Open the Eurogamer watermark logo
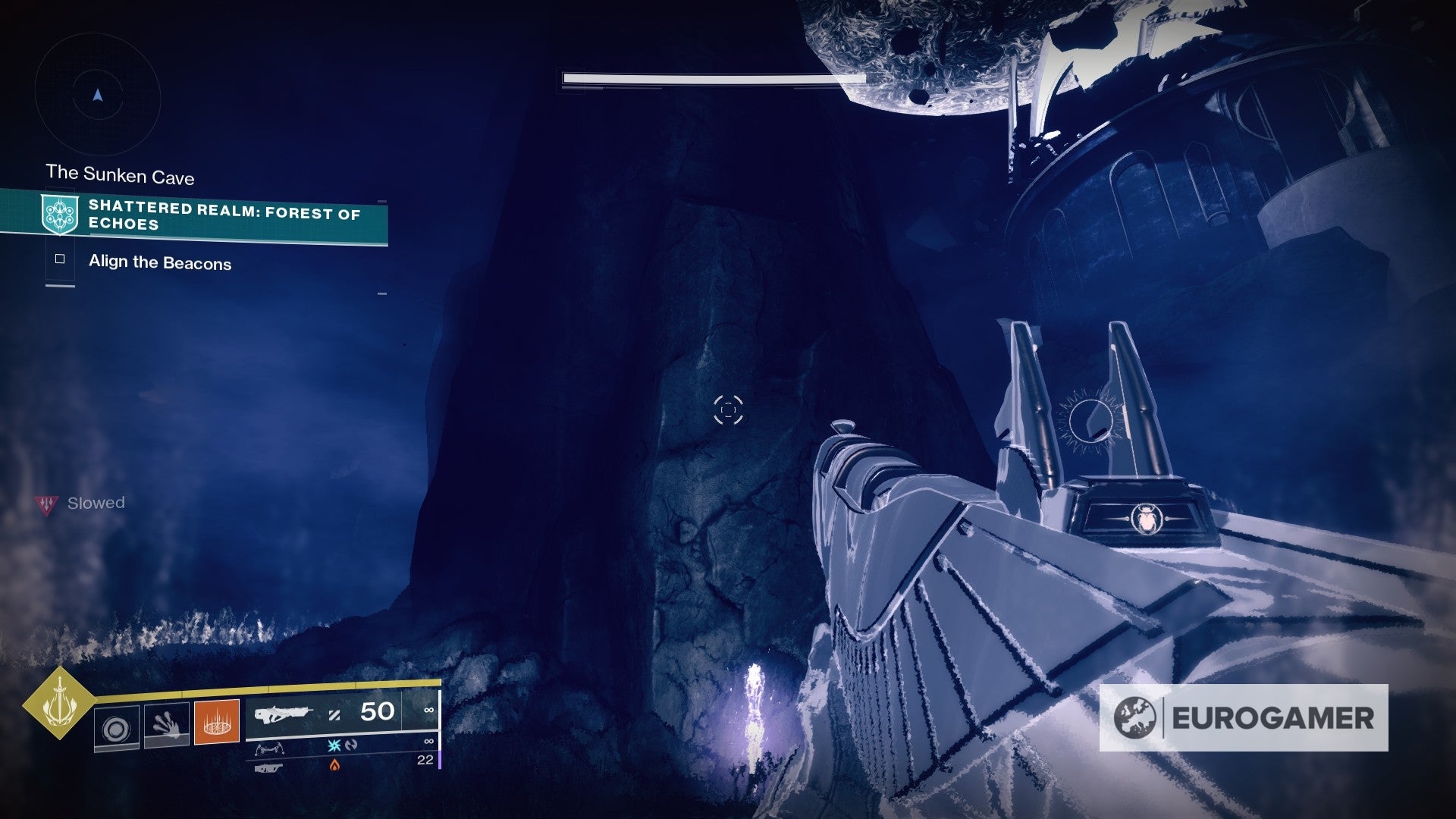The image size is (1456, 819). [1244, 718]
